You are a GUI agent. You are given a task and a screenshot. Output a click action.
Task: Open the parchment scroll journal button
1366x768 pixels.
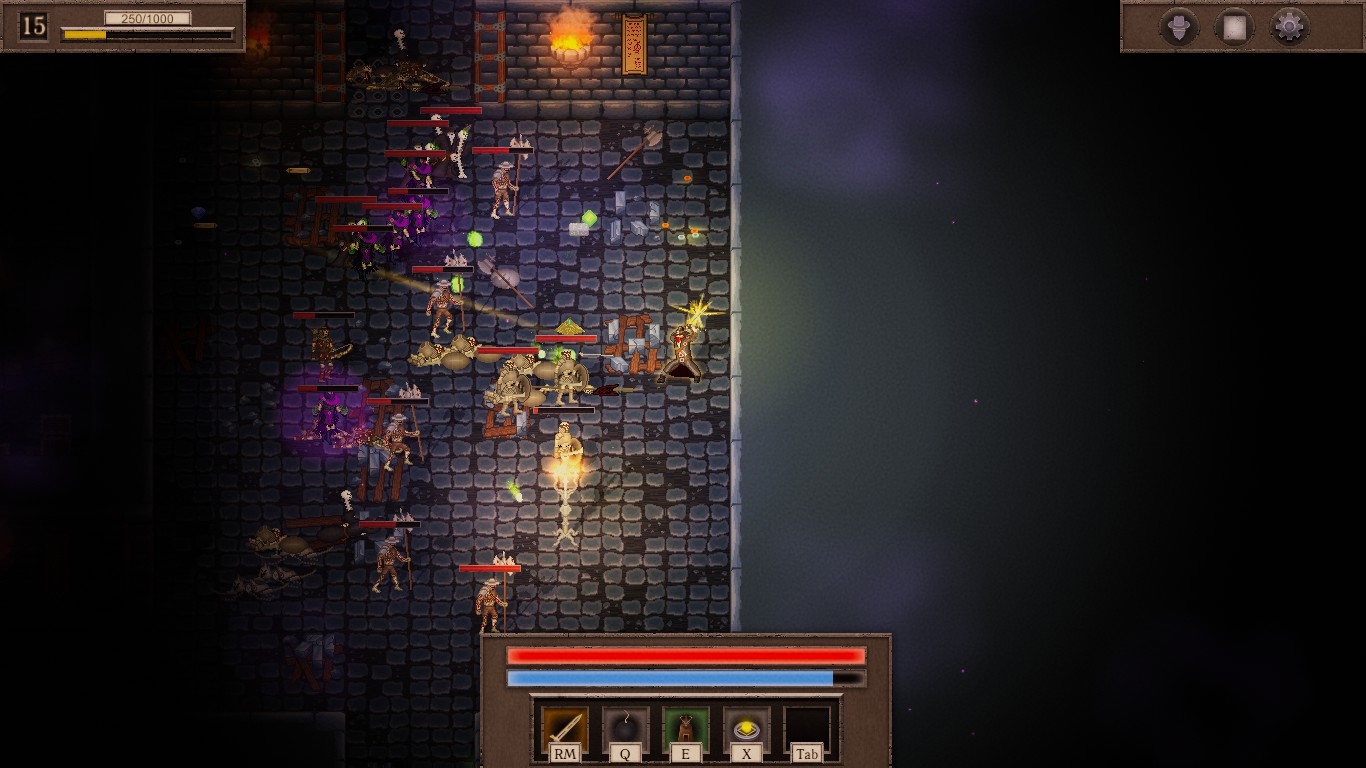pos(1234,27)
